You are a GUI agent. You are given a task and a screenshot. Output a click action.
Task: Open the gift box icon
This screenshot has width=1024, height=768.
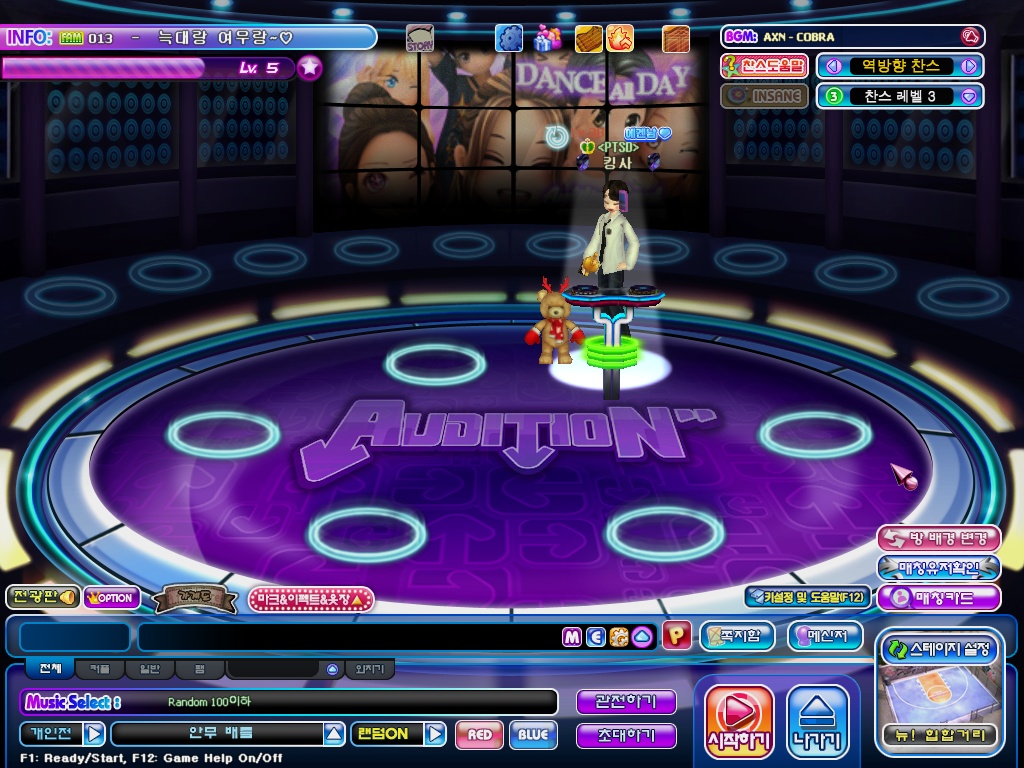tap(546, 38)
